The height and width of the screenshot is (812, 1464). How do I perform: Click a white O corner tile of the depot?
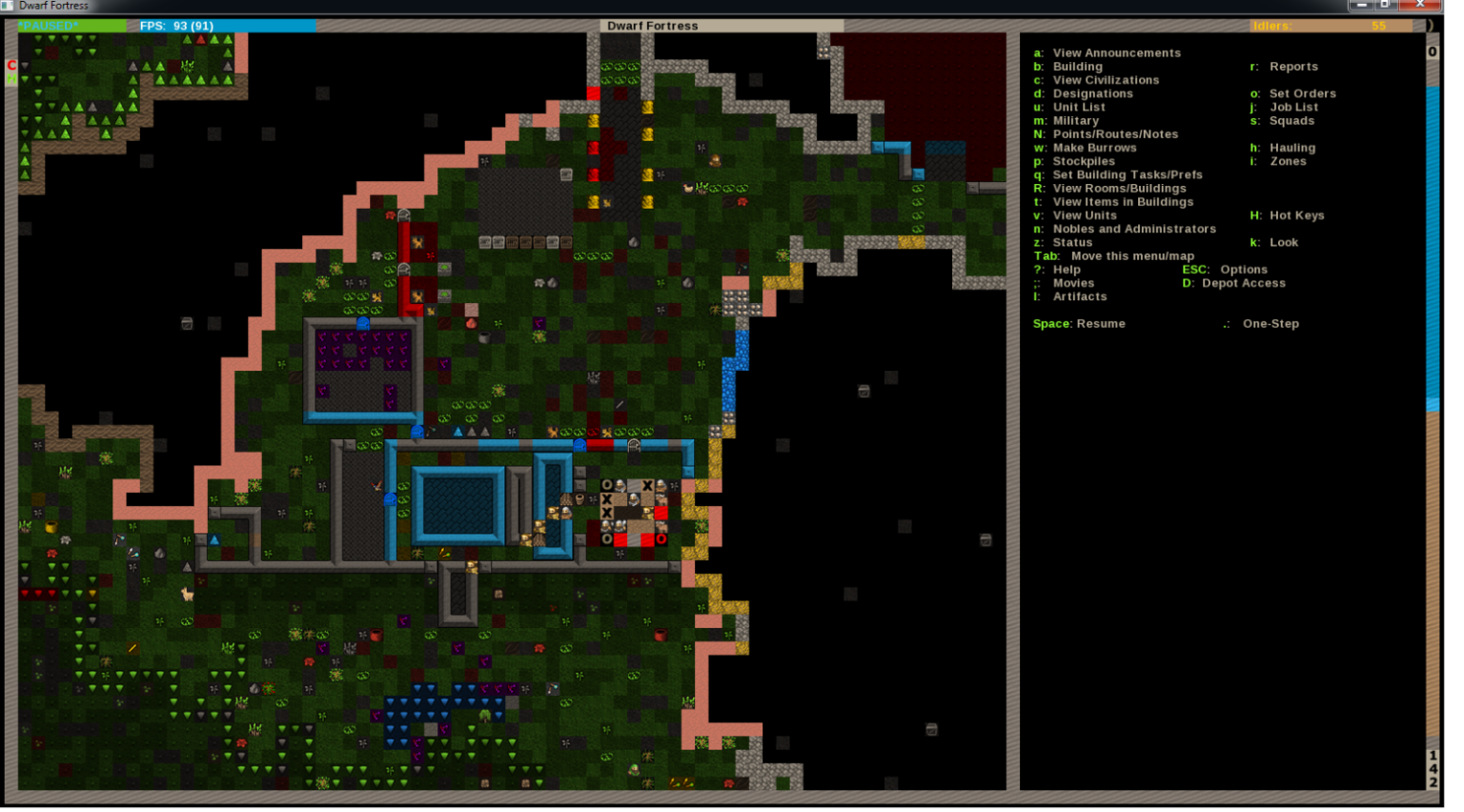[x=605, y=485]
